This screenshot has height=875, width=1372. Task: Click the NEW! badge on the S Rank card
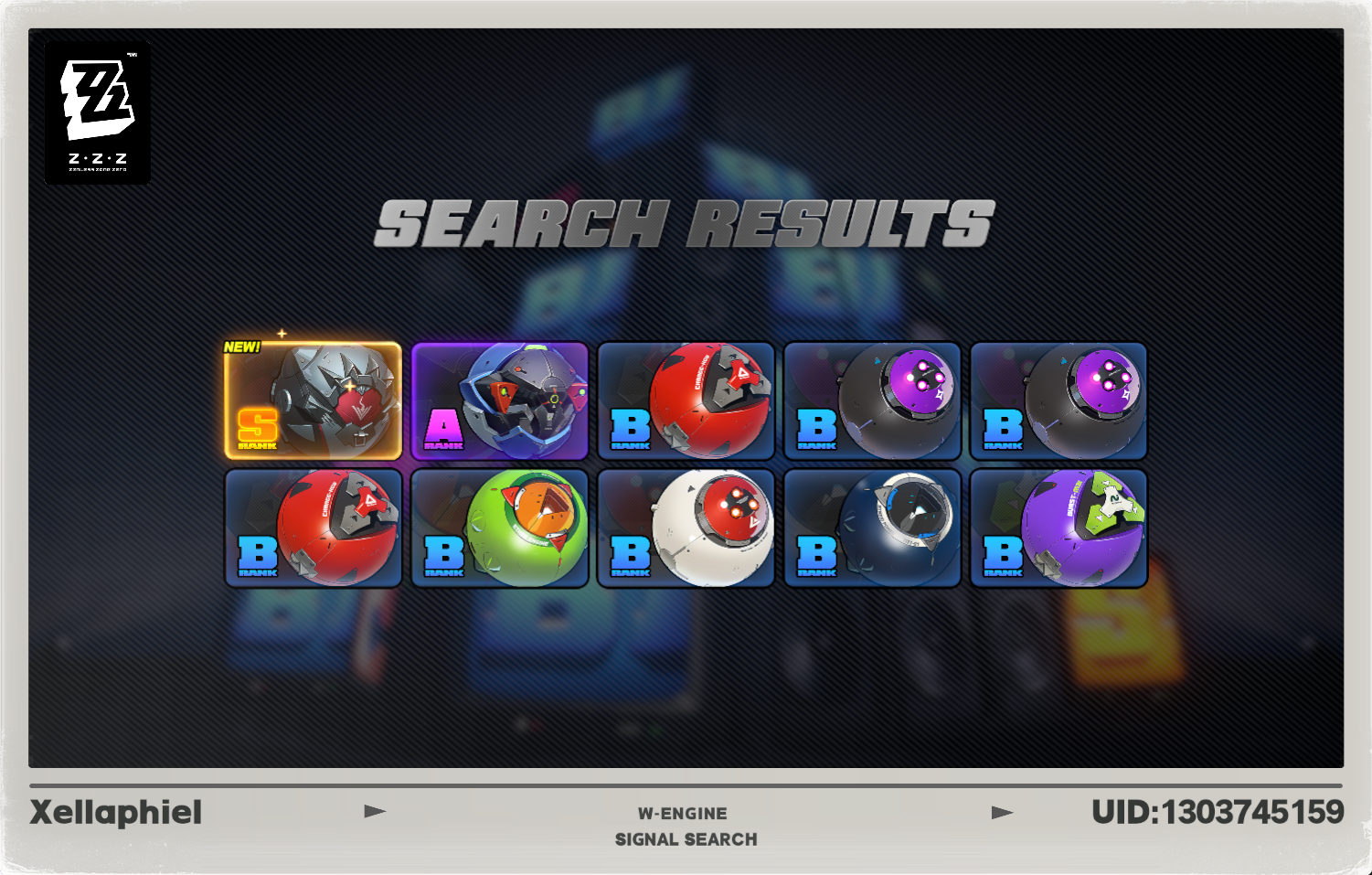click(241, 347)
